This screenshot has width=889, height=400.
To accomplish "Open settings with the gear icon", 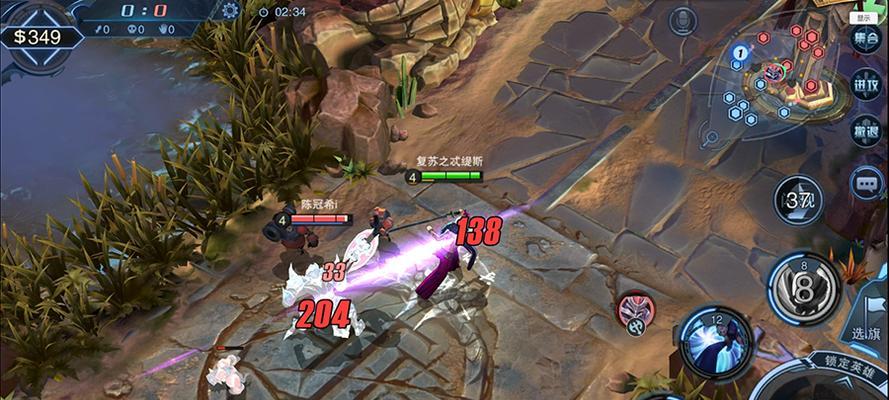I will 231,11.
